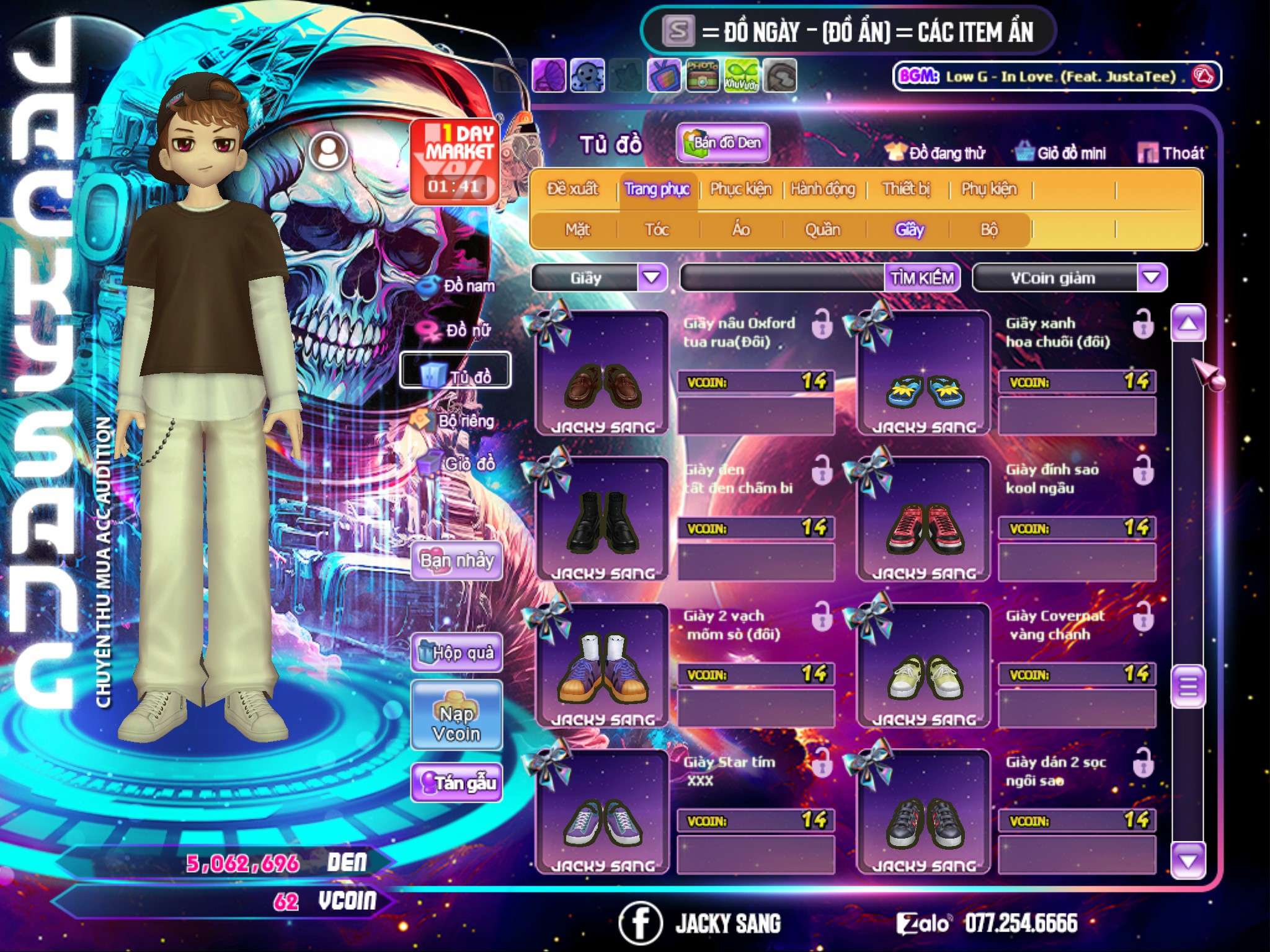Screen dimensions: 1270x952
Task: Click the list scroll-down arrow button
Action: (1188, 860)
